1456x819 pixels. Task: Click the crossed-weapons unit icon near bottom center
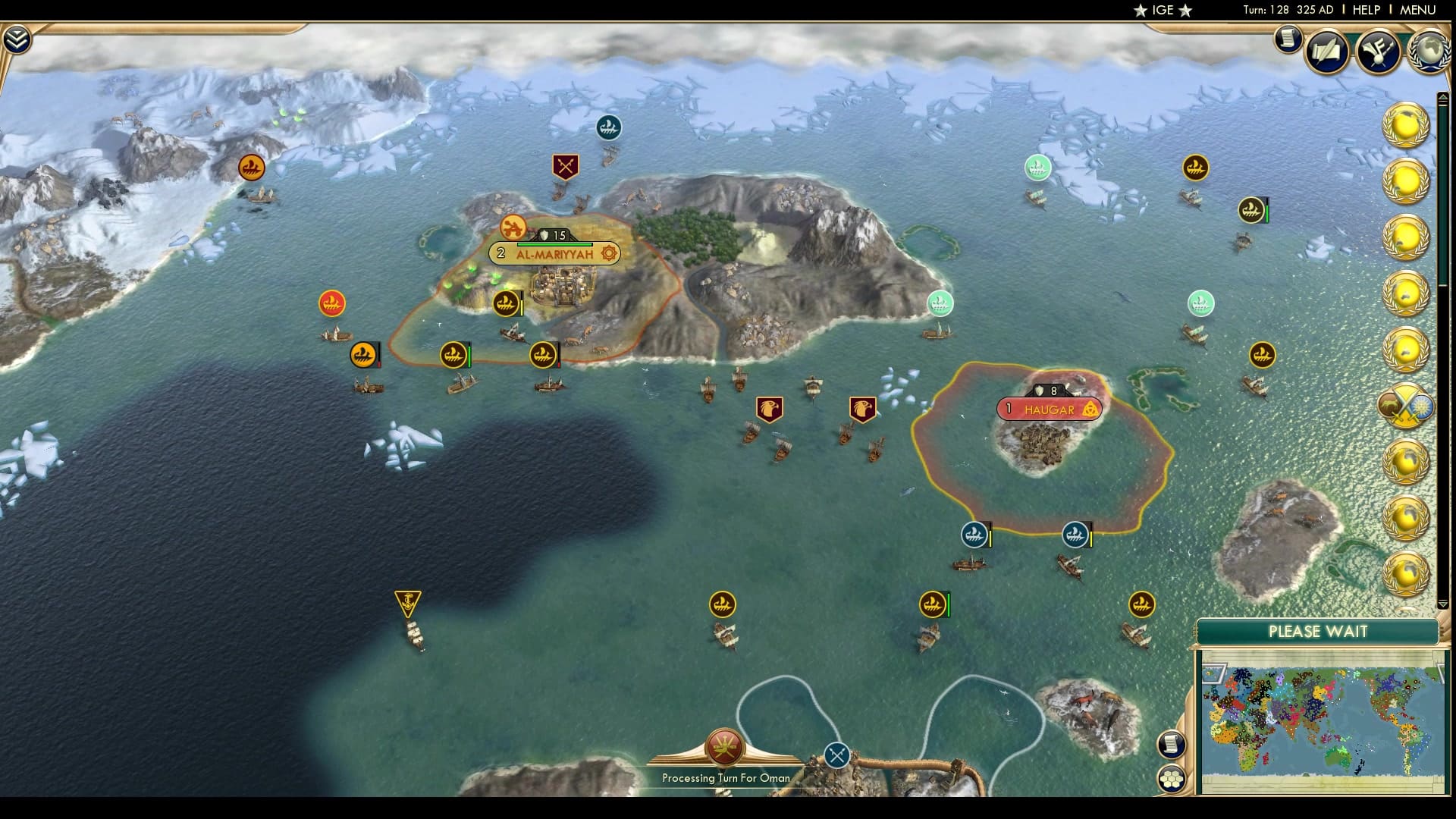point(837,755)
